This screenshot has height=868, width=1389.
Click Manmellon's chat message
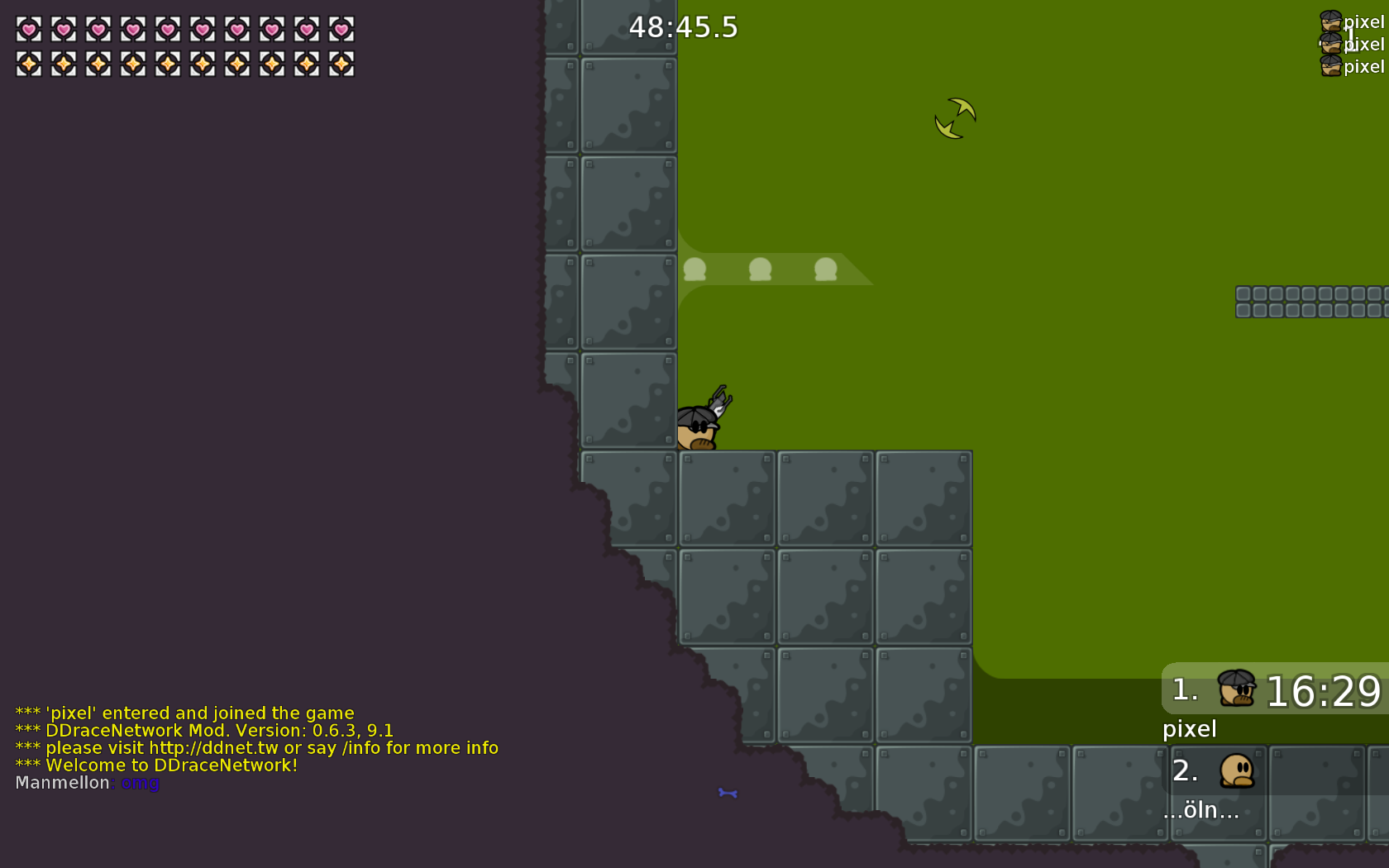pyautogui.click(x=88, y=783)
